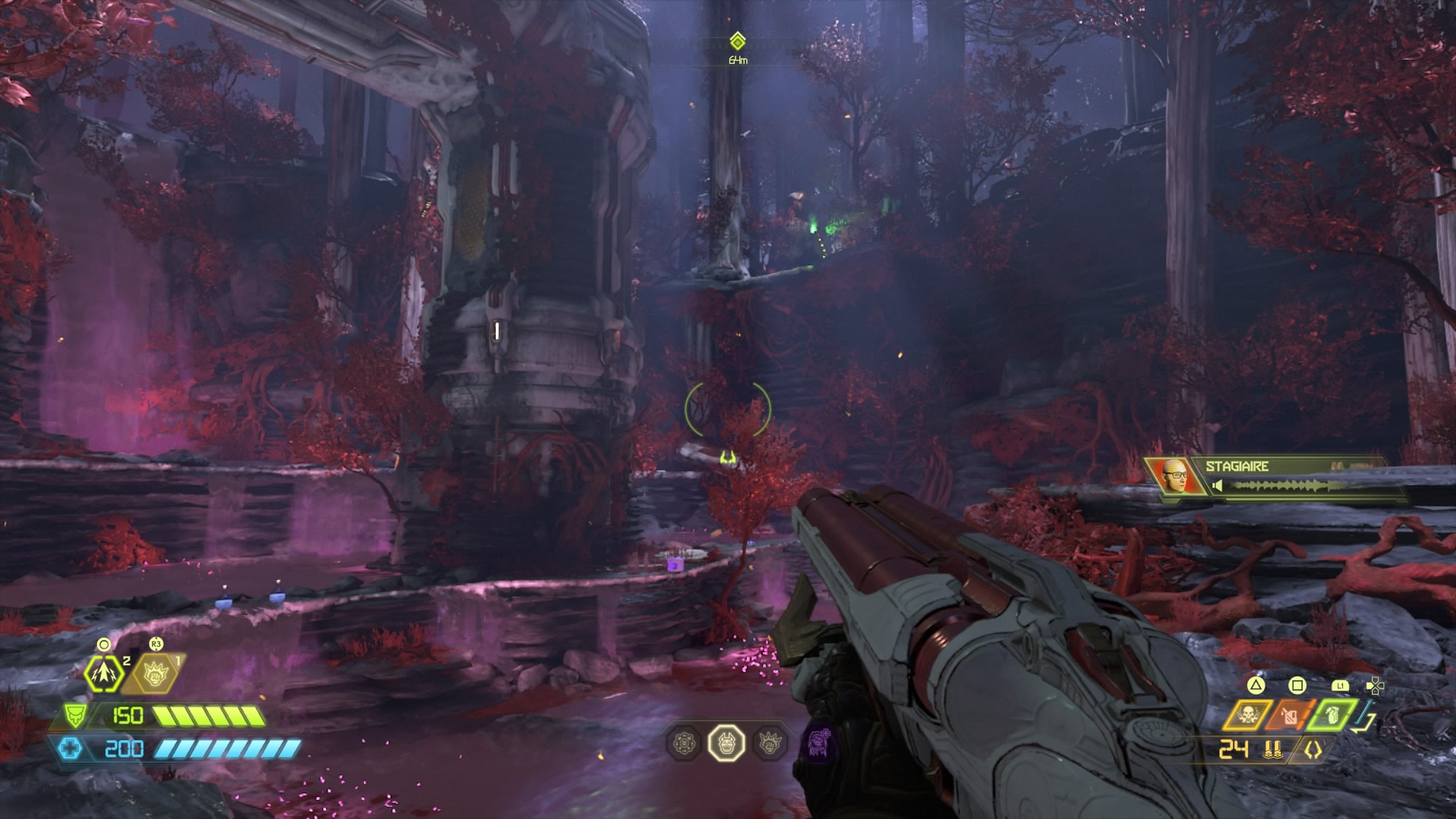Pick the flaming fist rune slot
This screenshot has width=1456, height=819.
click(770, 742)
